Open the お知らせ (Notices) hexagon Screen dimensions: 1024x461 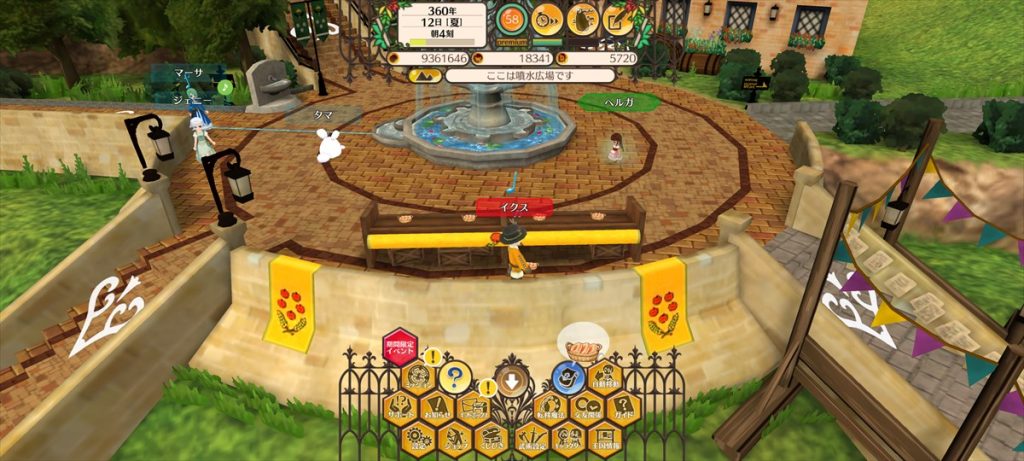tap(435, 408)
